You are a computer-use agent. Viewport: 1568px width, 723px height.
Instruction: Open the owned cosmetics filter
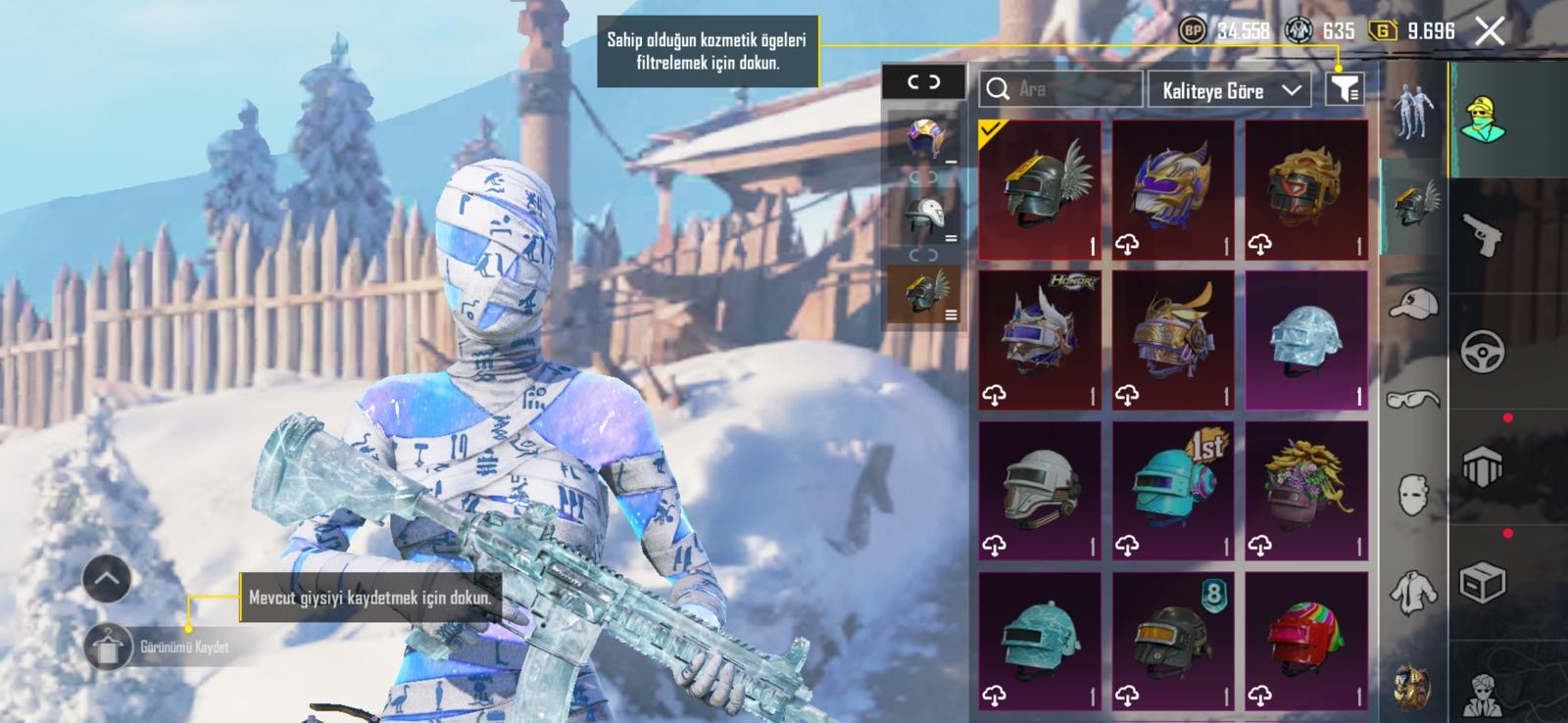click(1344, 90)
